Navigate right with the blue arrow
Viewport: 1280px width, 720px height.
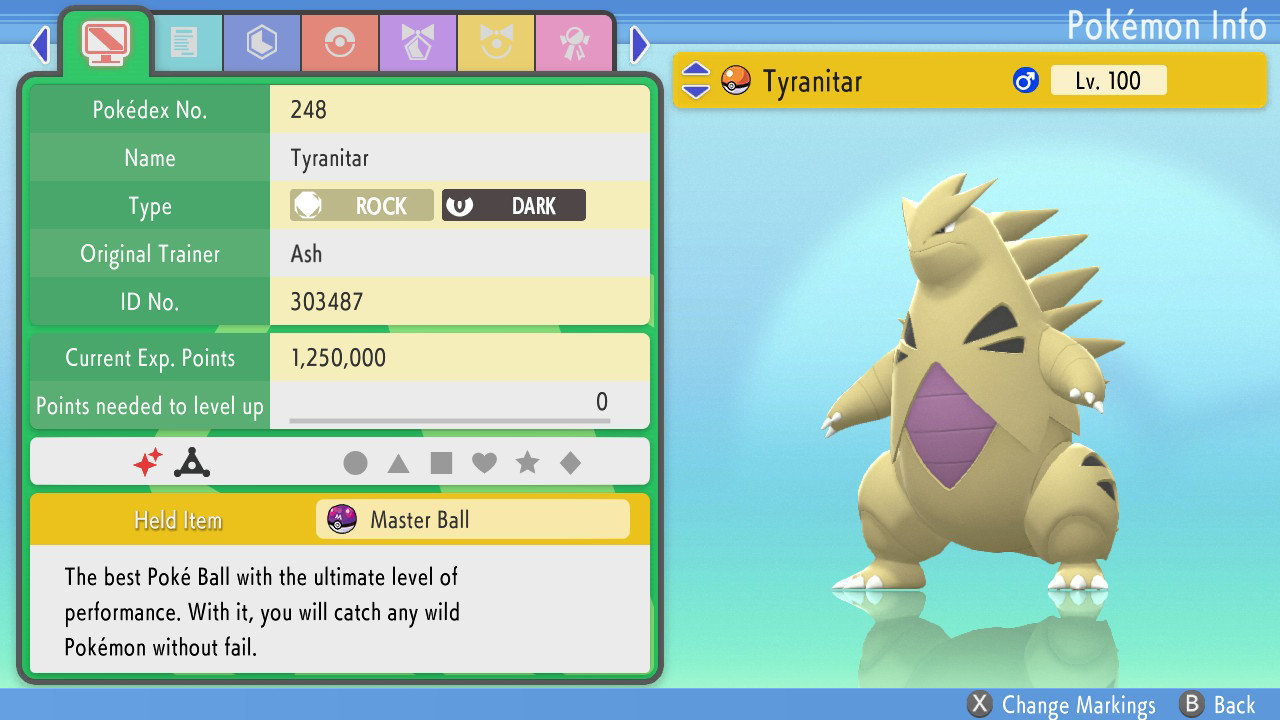coord(638,45)
